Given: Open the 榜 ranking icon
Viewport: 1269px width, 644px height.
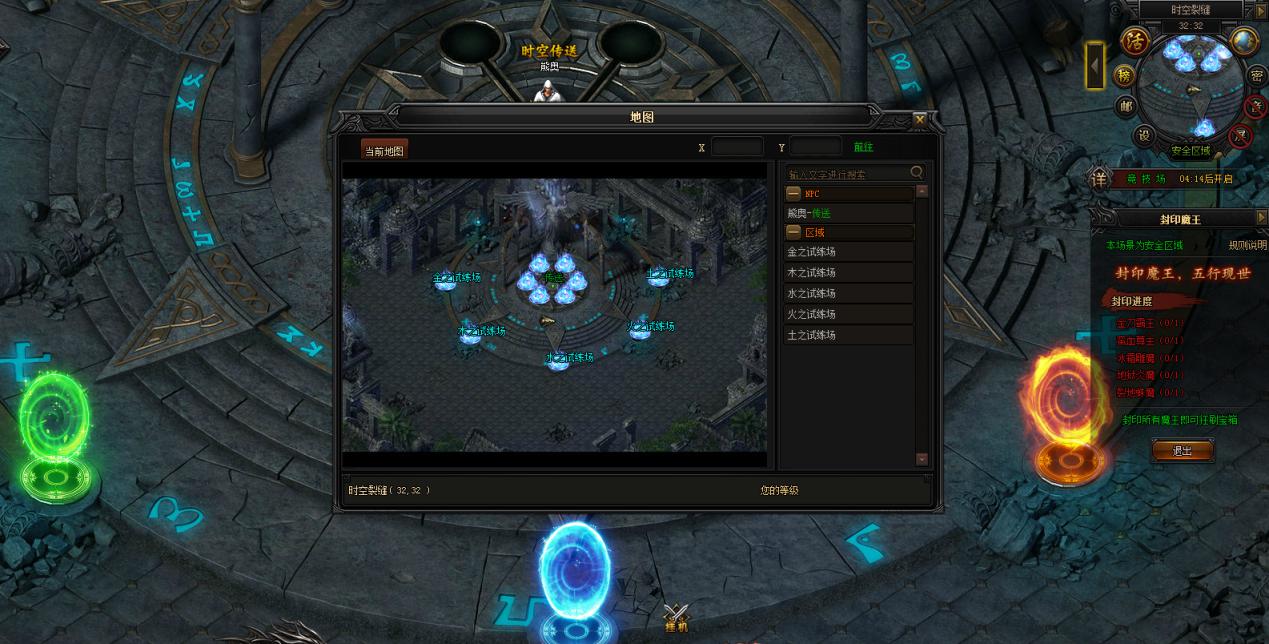Looking at the screenshot, I should (1124, 76).
